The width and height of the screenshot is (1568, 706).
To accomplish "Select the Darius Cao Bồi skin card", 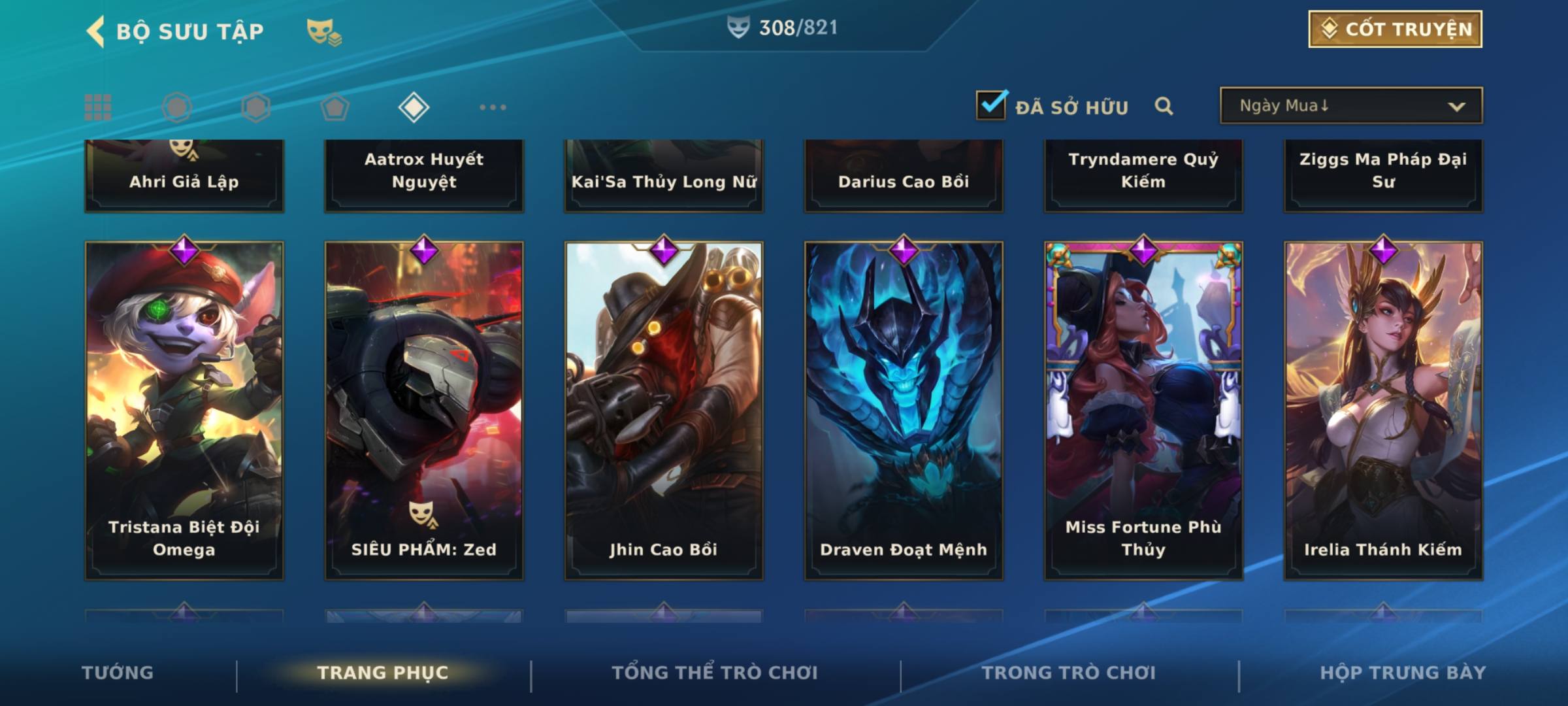I will [904, 175].
